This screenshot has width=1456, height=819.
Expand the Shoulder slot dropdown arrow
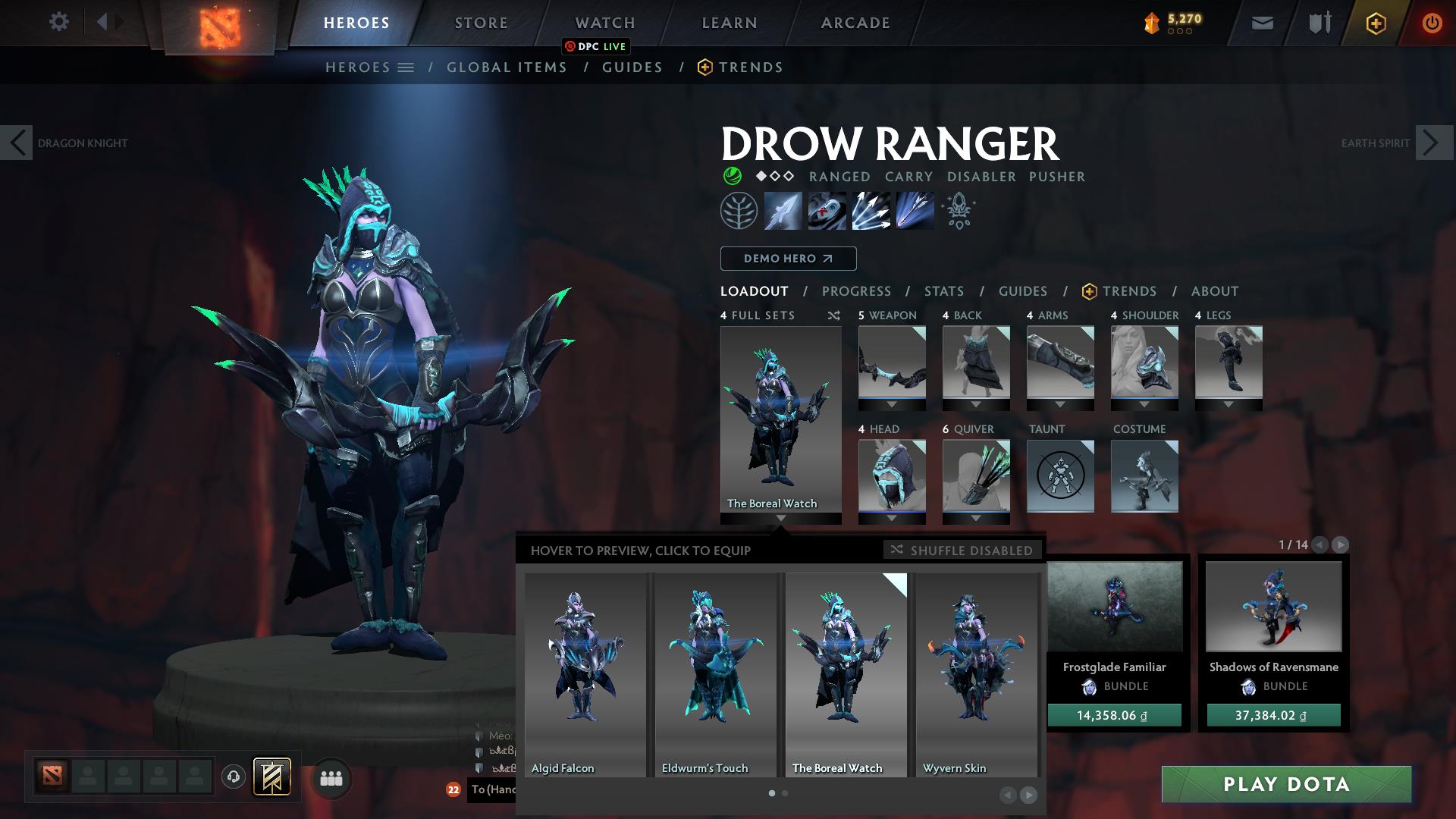[x=1144, y=403]
